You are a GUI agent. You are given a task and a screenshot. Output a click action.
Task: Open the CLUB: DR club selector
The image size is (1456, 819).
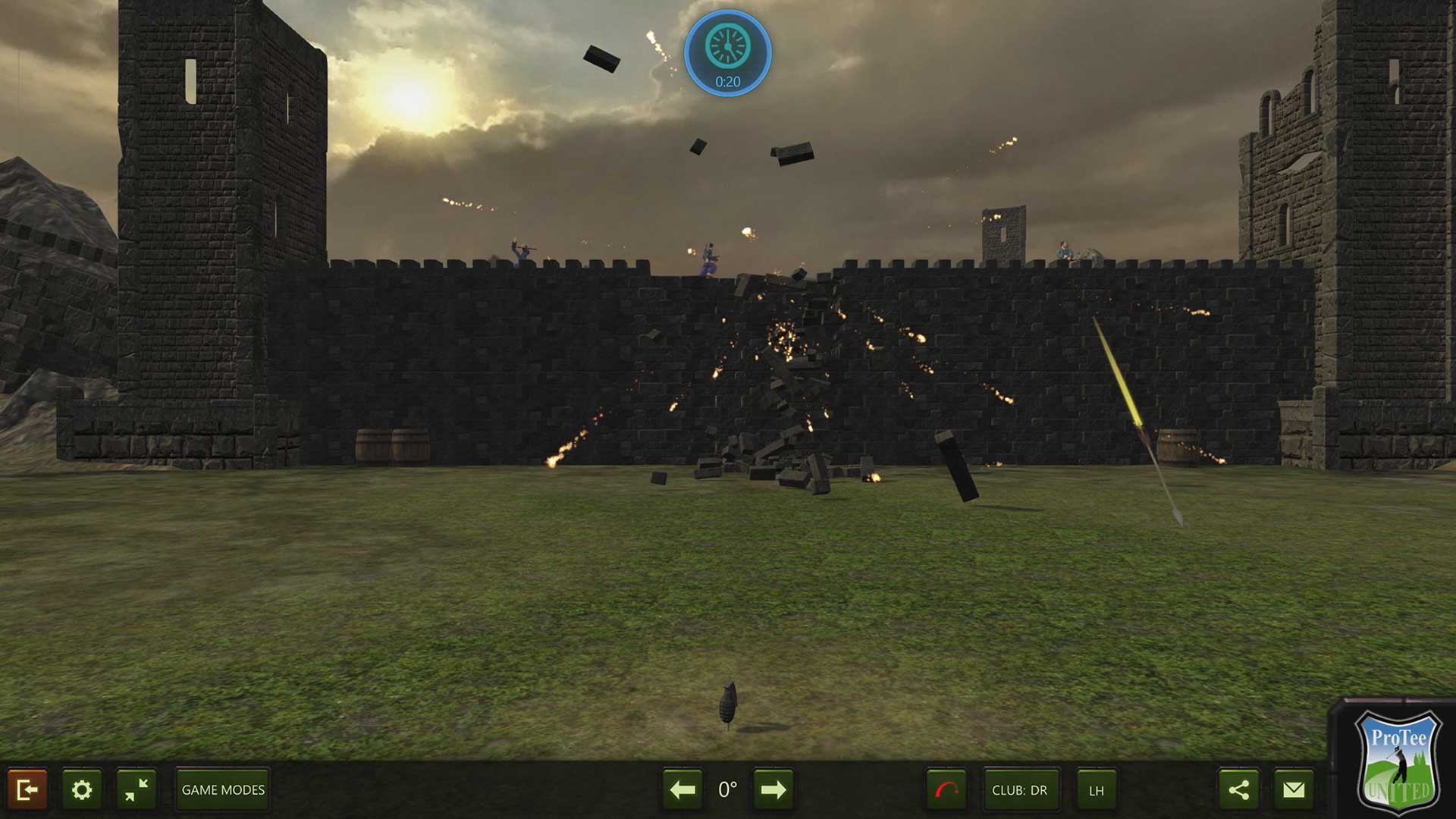[x=1020, y=790]
